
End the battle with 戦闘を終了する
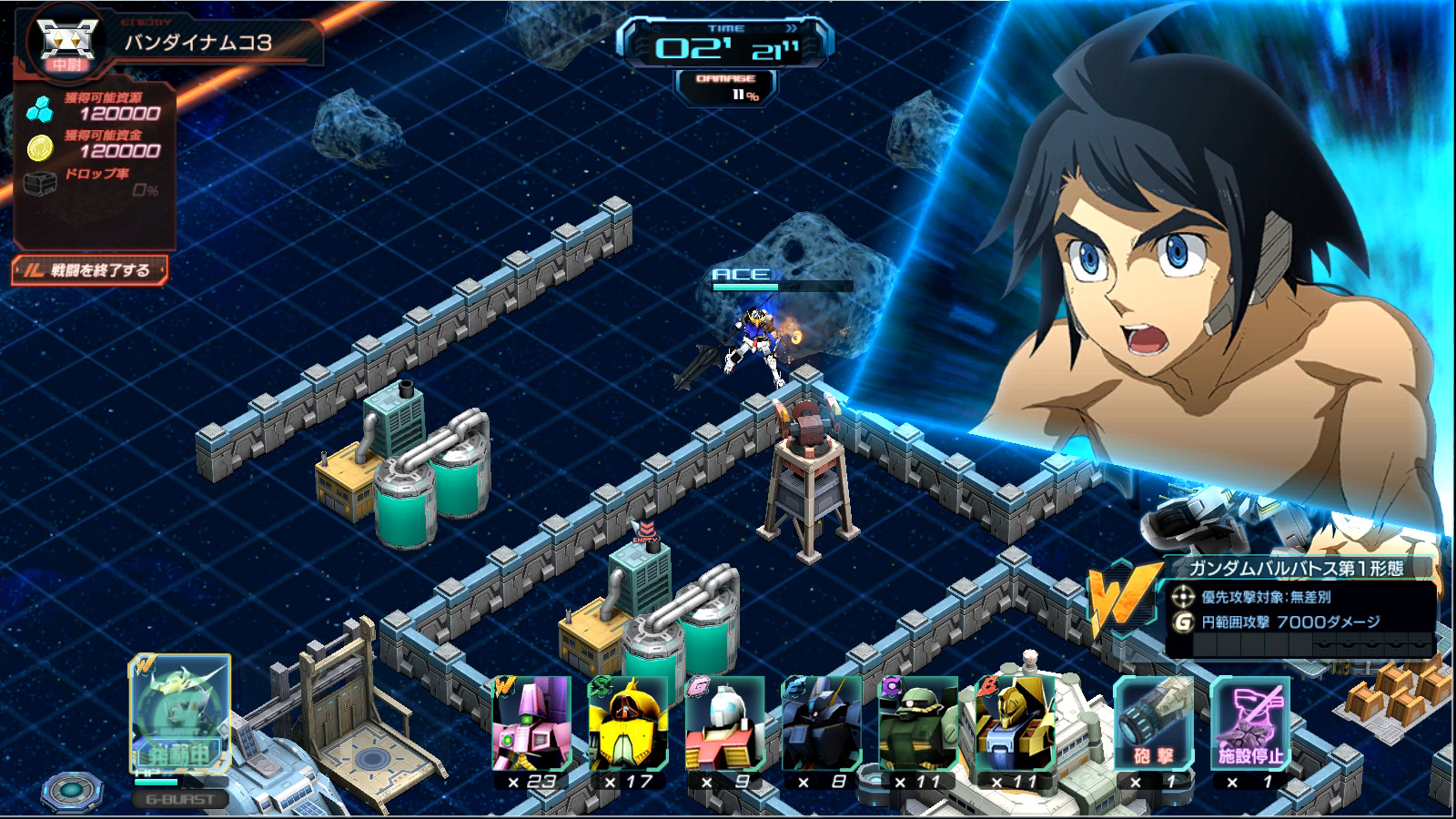pyautogui.click(x=90, y=270)
